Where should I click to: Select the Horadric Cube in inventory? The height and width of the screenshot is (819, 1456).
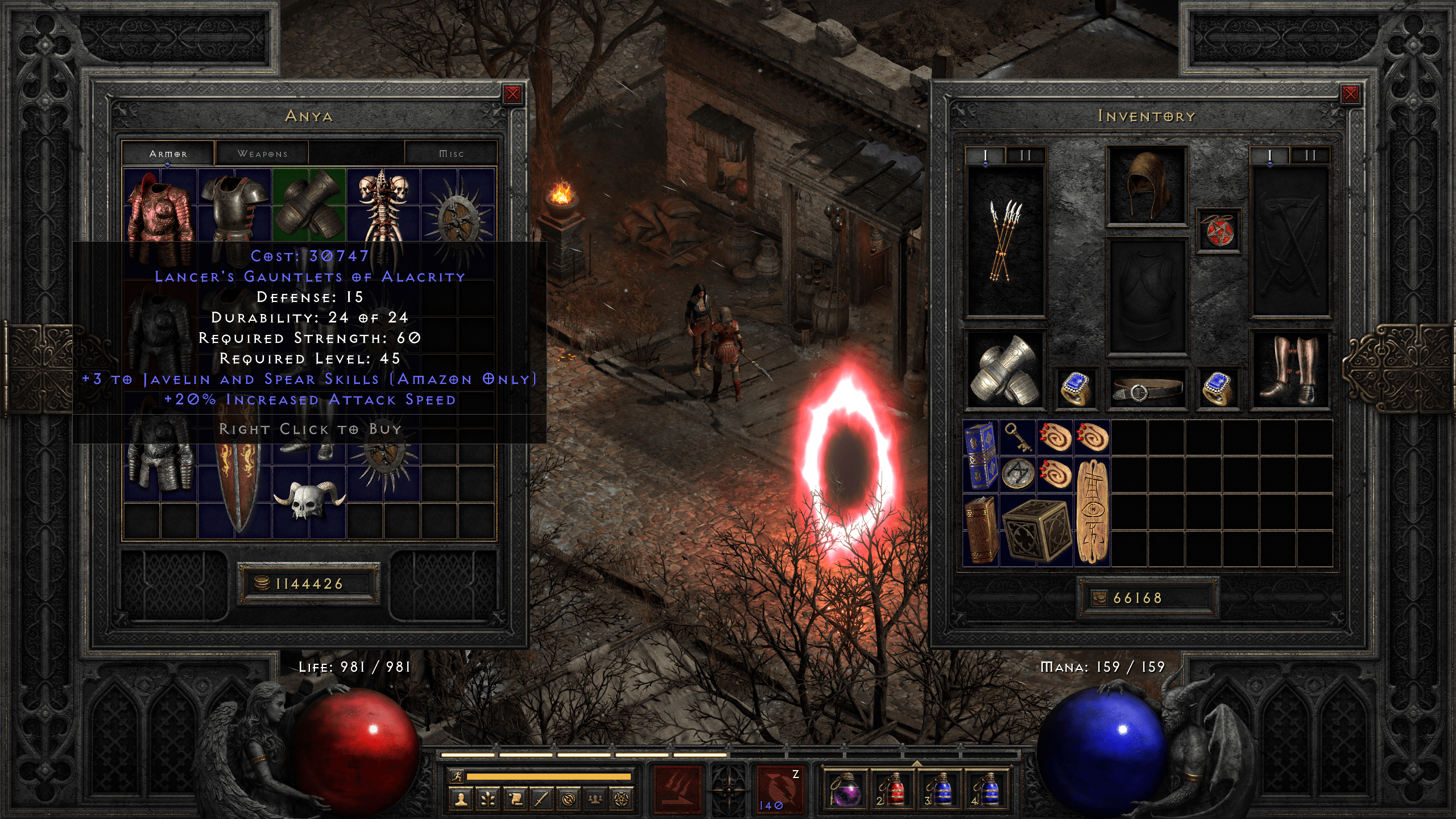pyautogui.click(x=1036, y=531)
